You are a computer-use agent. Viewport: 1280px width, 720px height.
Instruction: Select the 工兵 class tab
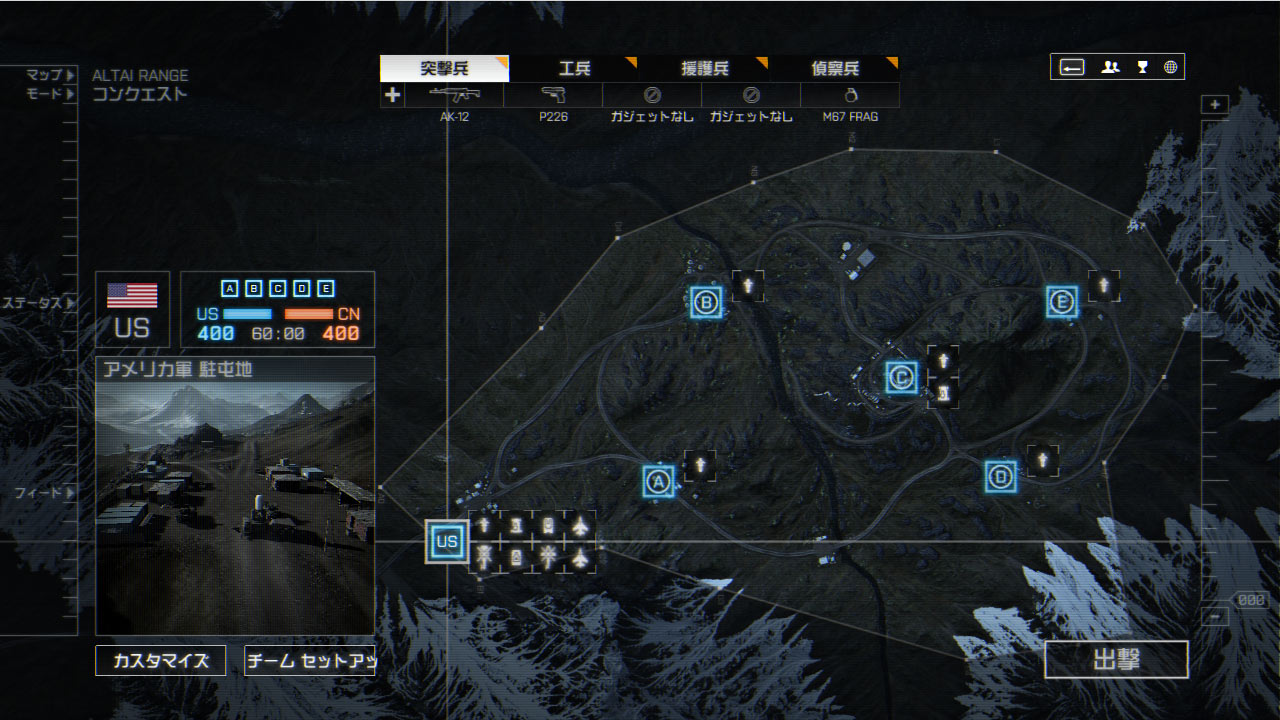(x=574, y=69)
